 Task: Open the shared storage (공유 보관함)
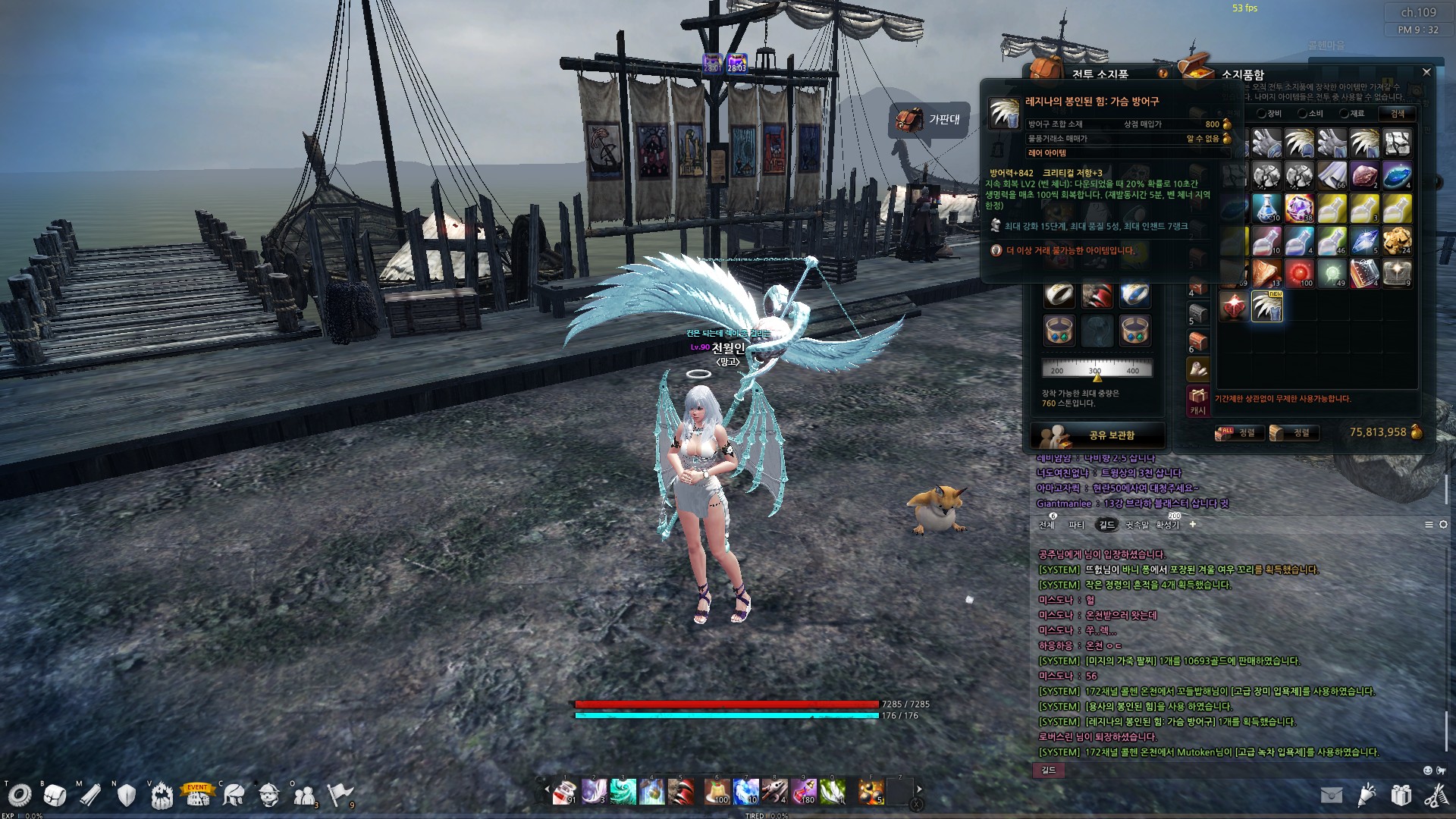coord(1097,435)
